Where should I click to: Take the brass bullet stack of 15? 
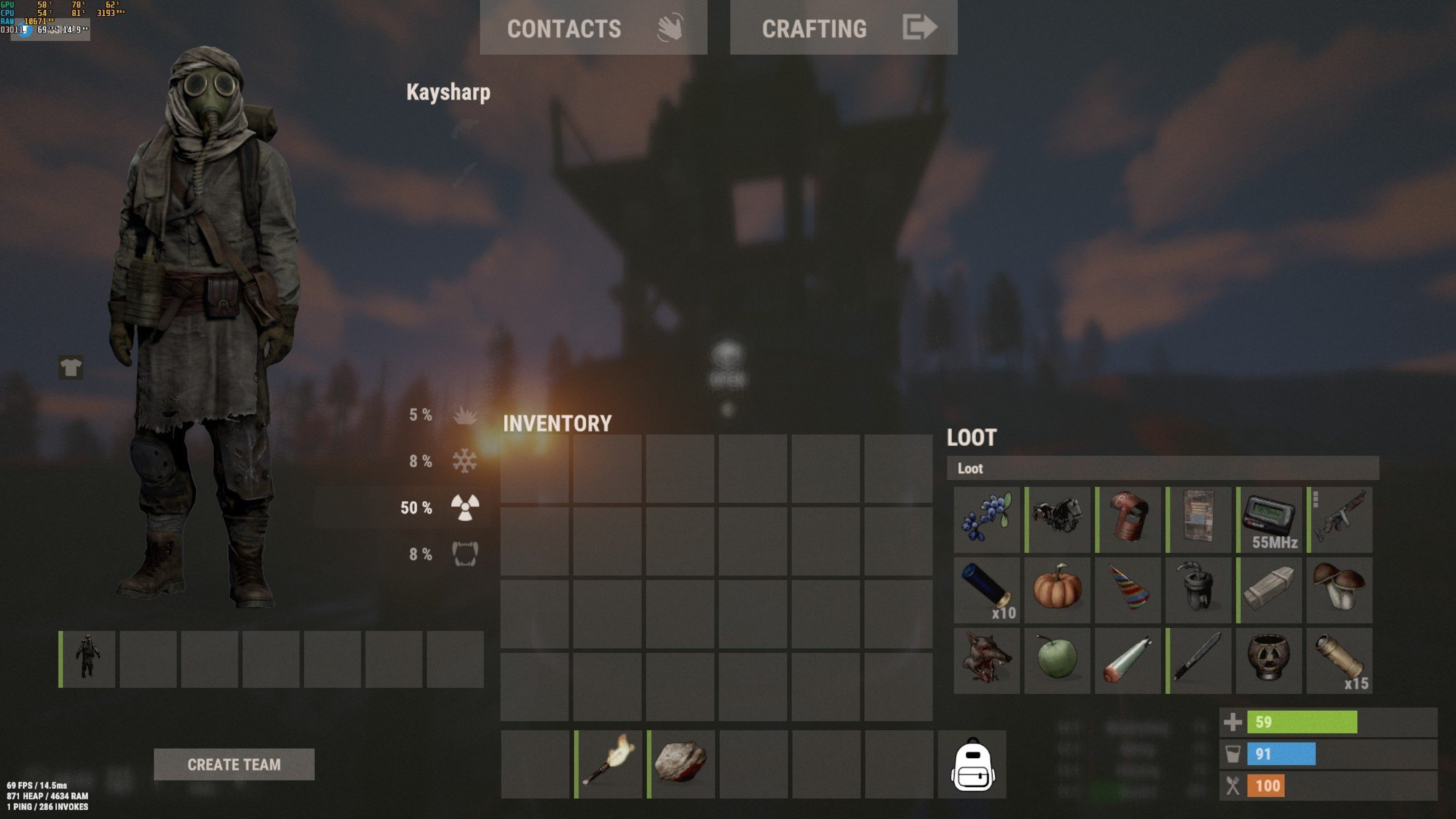tap(1339, 661)
